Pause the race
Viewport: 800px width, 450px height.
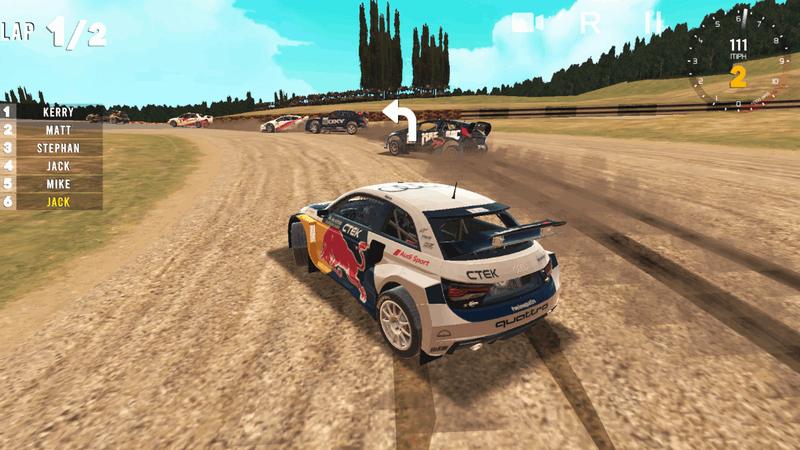click(x=654, y=22)
